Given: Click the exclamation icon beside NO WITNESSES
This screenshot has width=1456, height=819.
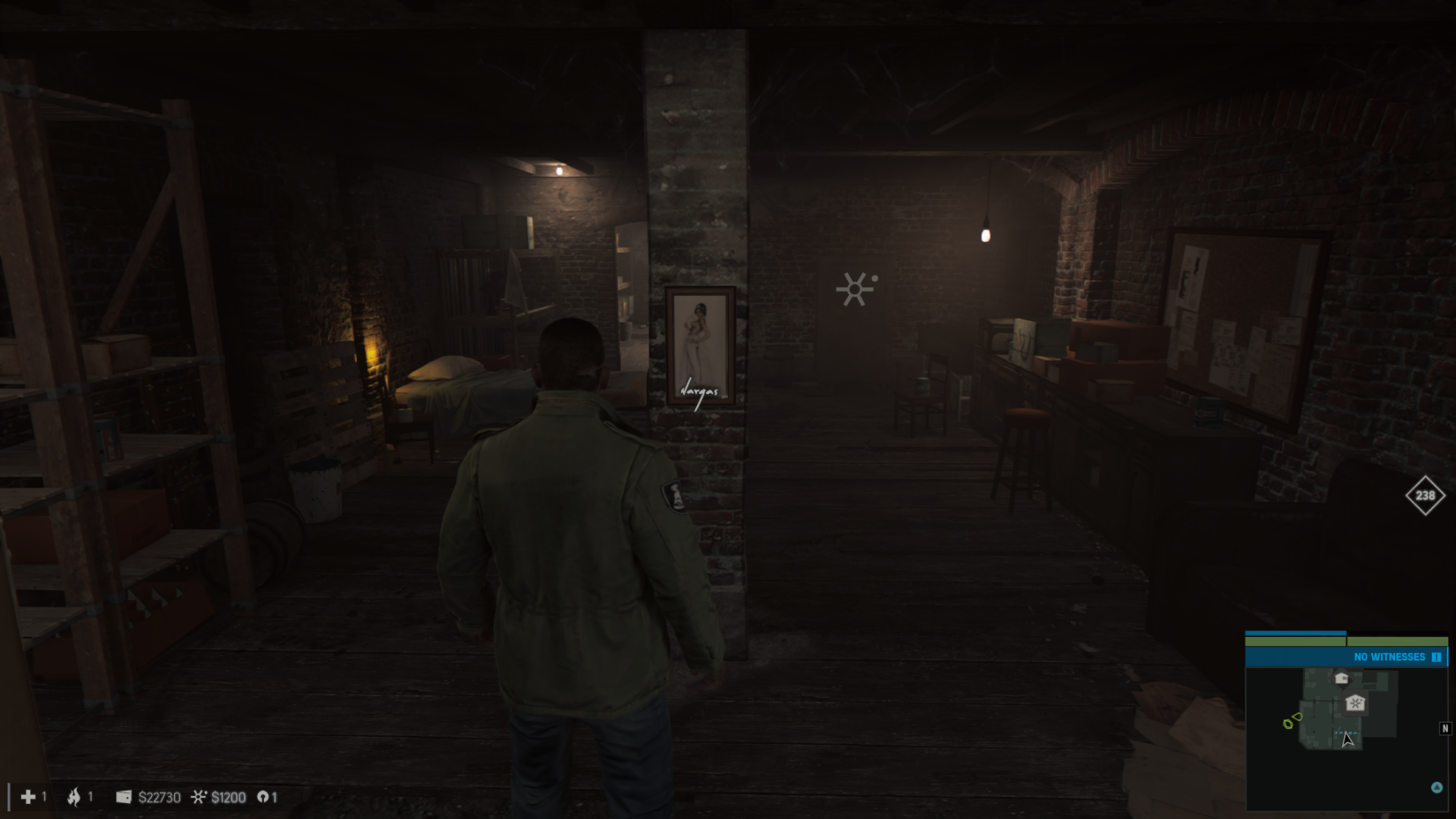Looking at the screenshot, I should pos(1437,657).
